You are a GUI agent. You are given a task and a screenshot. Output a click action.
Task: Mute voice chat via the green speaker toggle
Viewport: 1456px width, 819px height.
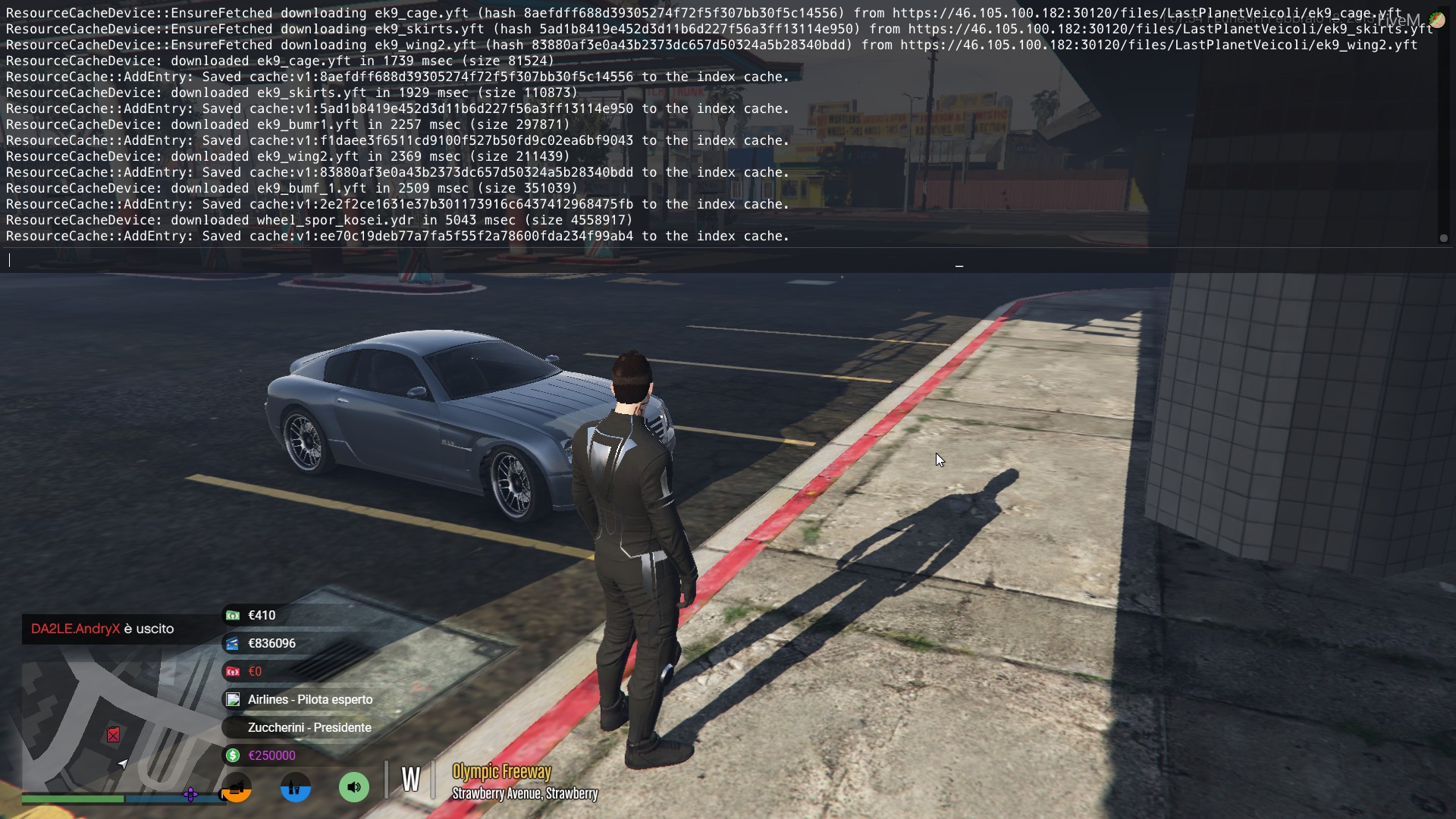tap(353, 787)
